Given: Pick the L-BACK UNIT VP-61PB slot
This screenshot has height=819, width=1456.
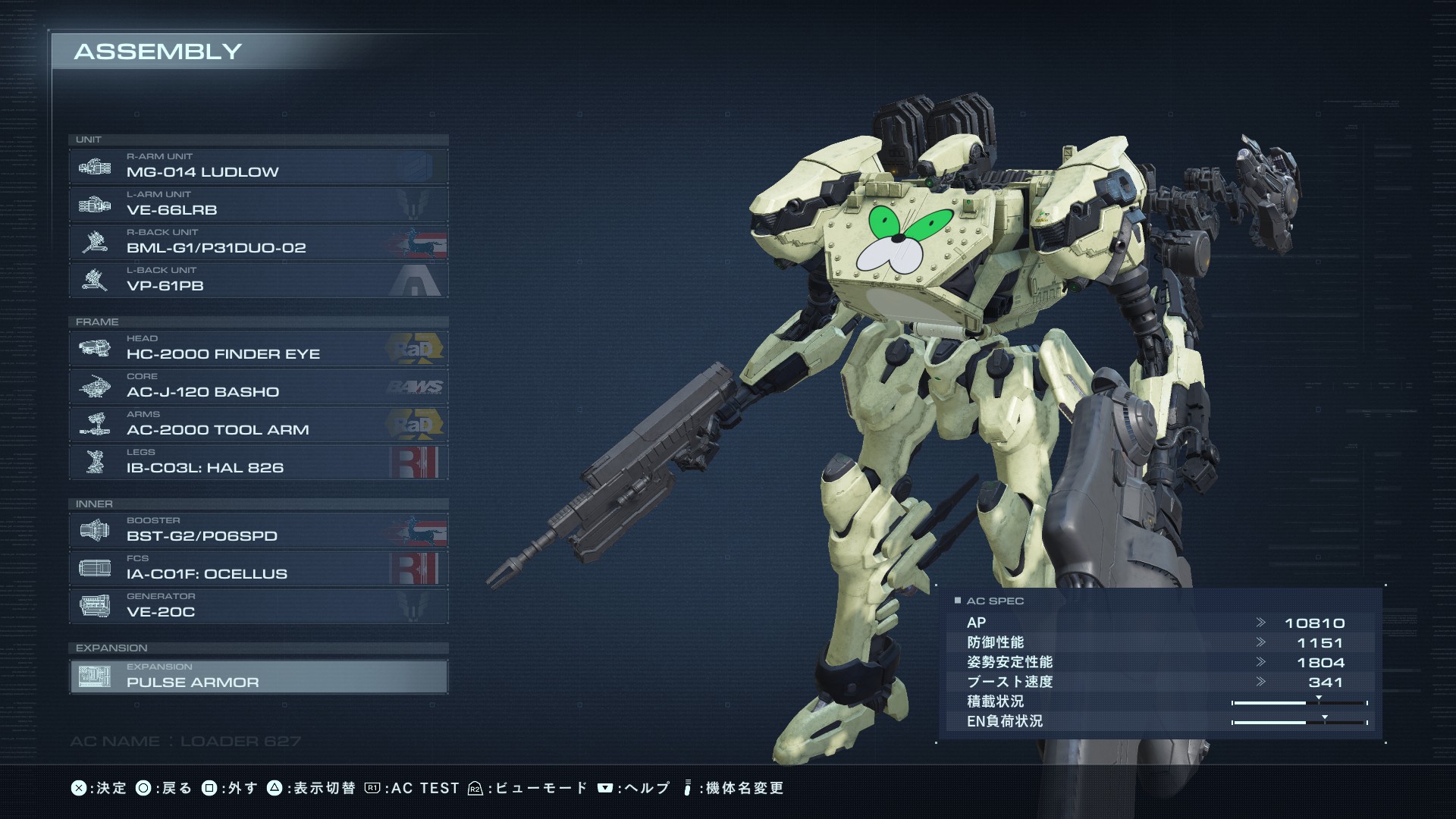Looking at the screenshot, I should pos(258,281).
